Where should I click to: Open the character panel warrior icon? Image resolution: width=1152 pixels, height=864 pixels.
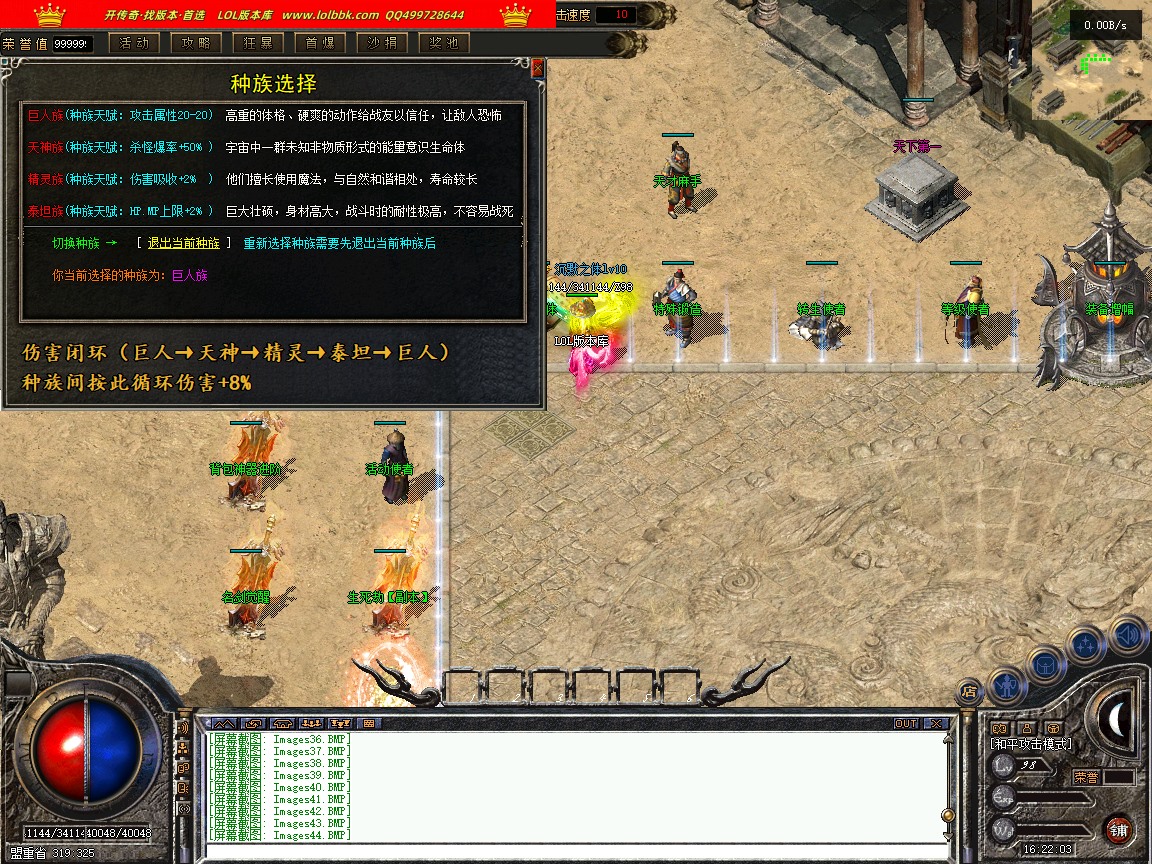(x=1005, y=684)
